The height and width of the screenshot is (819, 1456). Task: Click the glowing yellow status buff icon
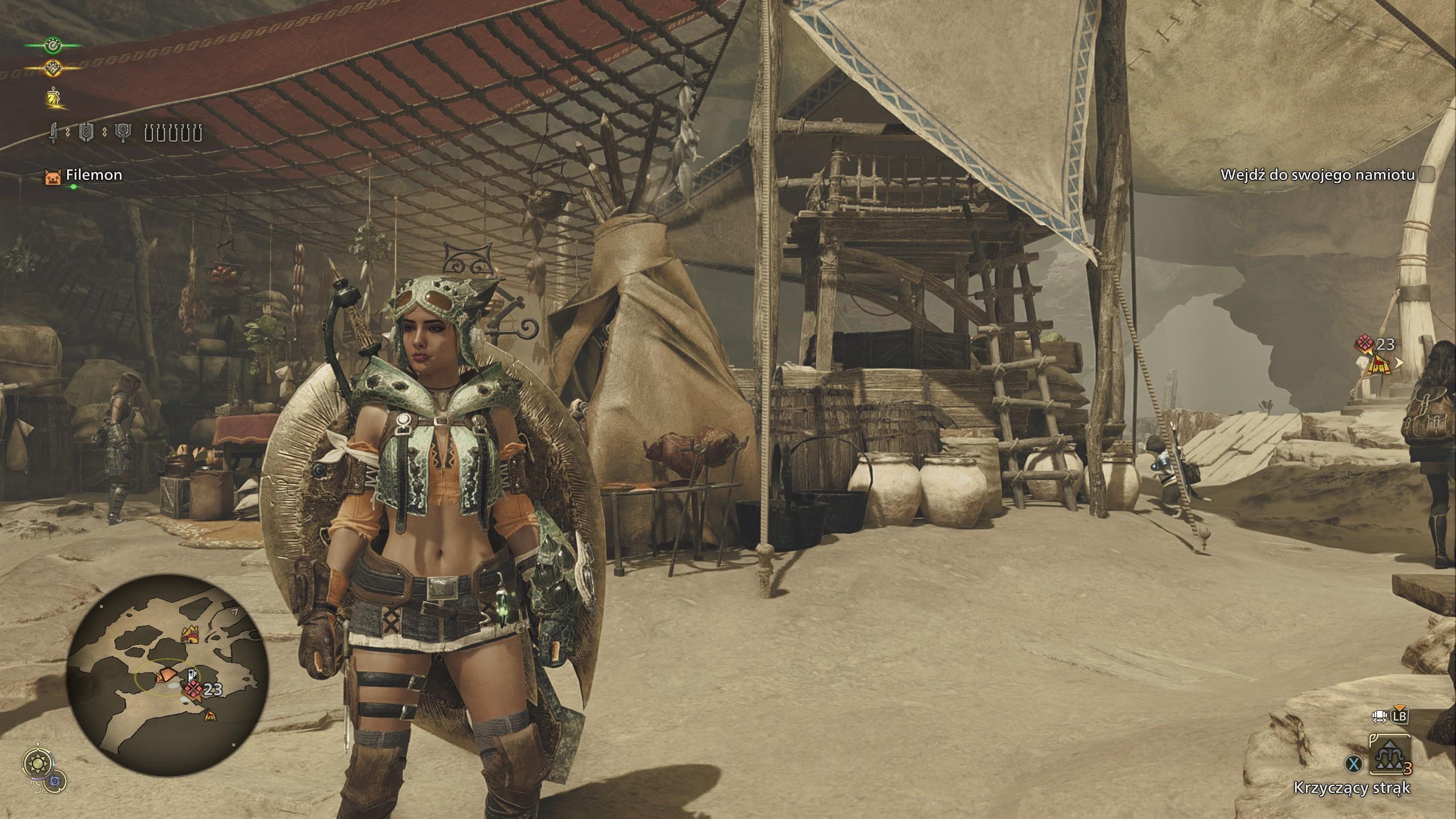click(55, 99)
